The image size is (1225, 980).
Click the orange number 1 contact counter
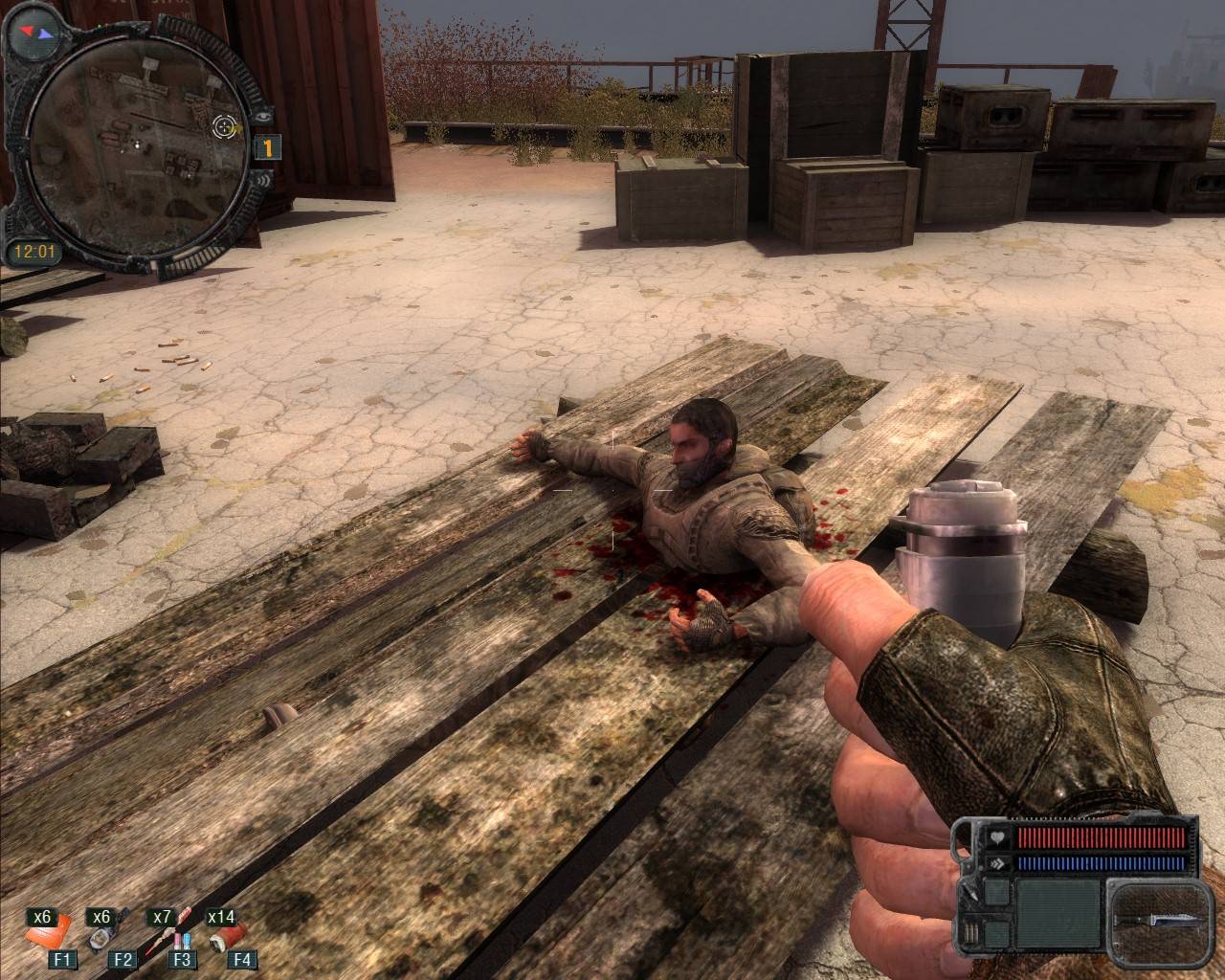267,147
